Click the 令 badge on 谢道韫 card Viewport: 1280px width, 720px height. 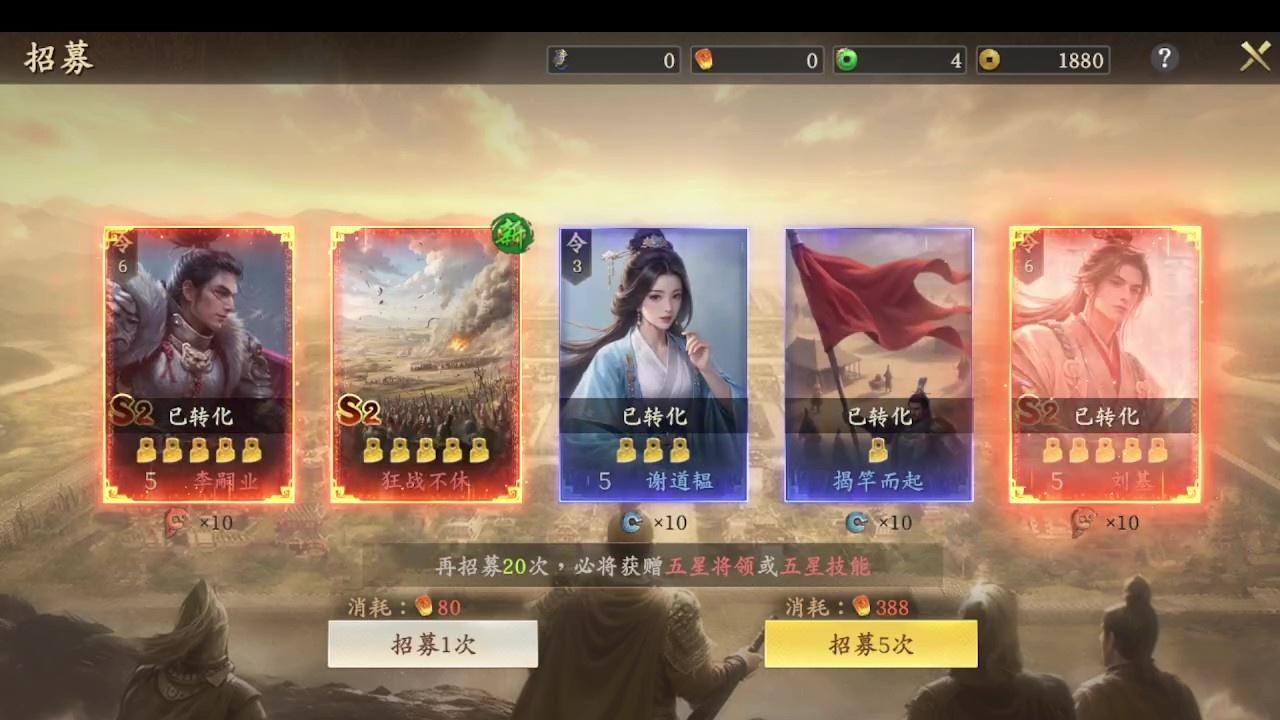(x=575, y=248)
